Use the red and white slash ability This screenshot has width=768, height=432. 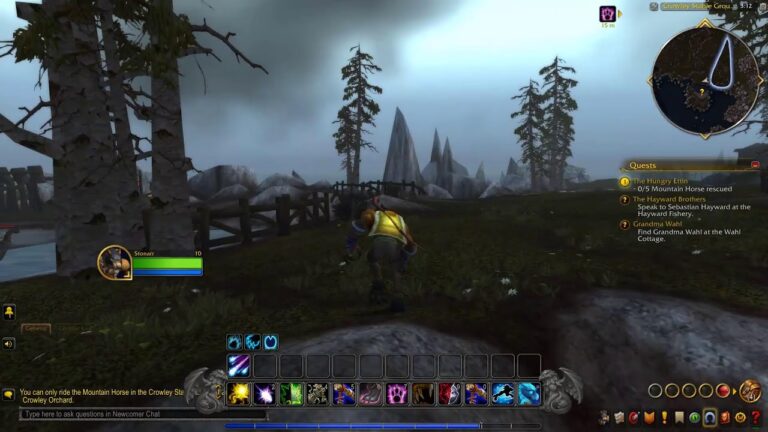pyautogui.click(x=450, y=394)
